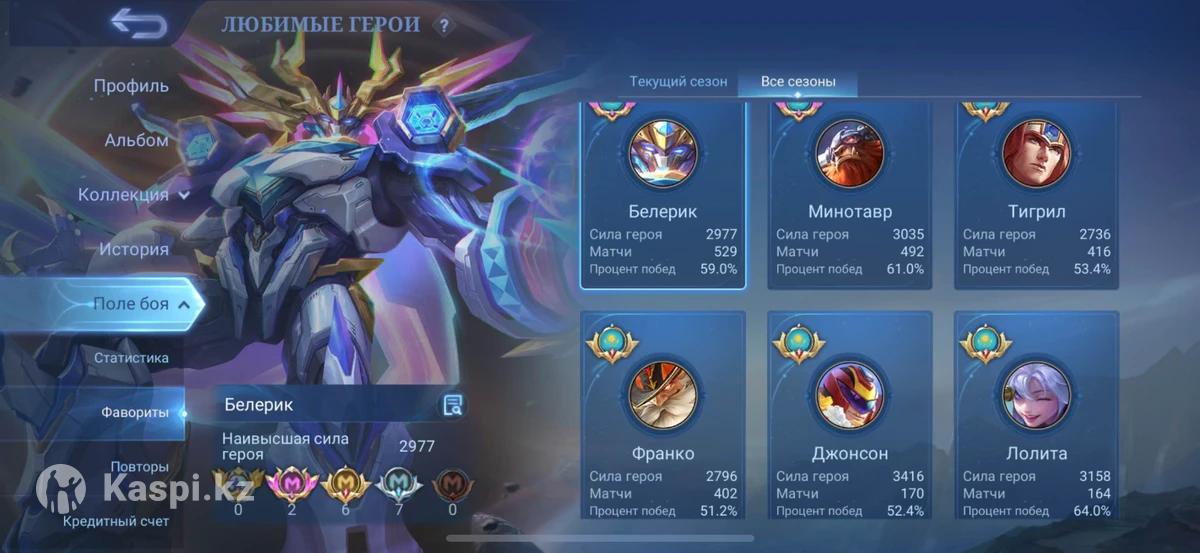
Task: Select the Статистика submenu item
Action: coord(131,358)
